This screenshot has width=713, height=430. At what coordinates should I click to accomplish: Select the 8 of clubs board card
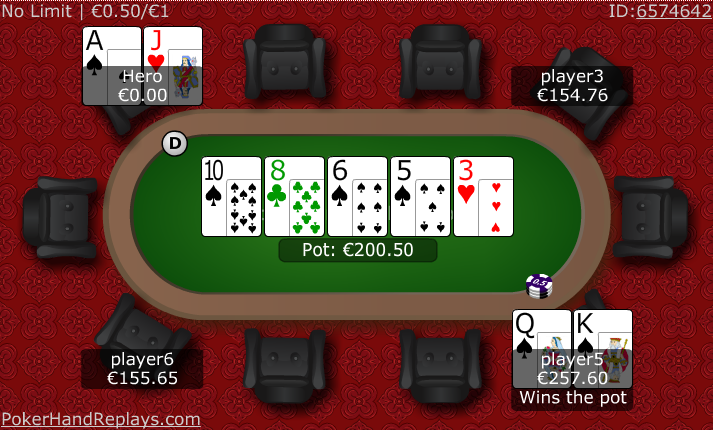click(x=294, y=197)
